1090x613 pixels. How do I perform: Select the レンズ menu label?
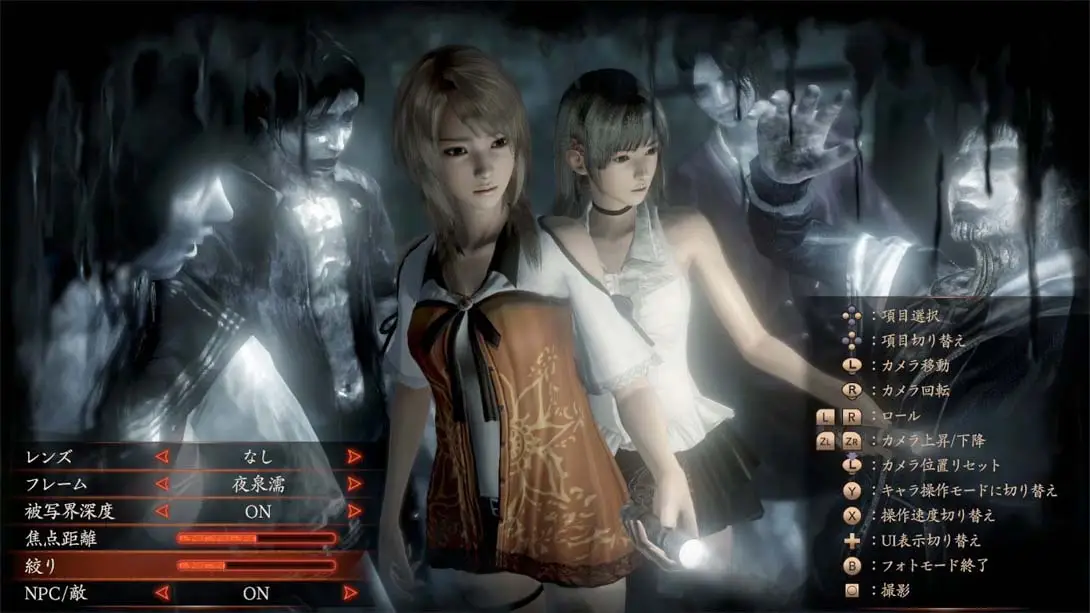pos(49,456)
